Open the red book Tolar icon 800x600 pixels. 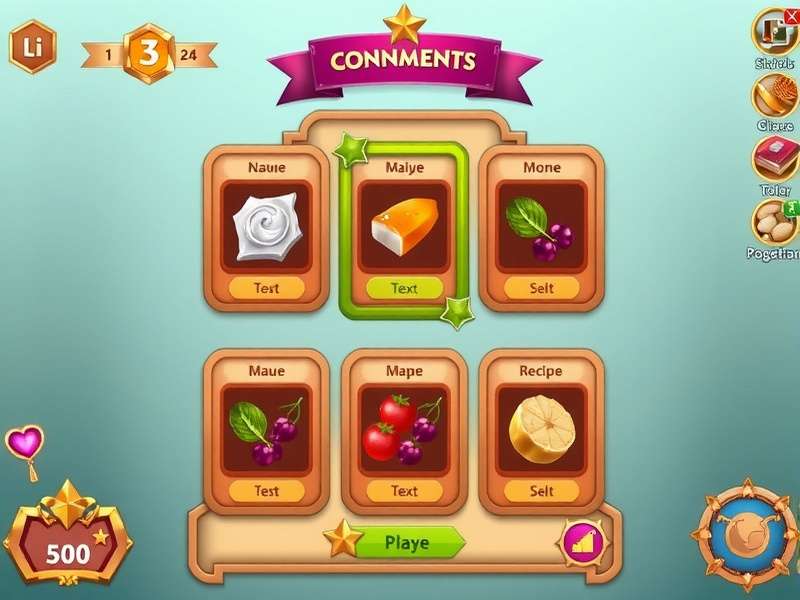click(774, 160)
